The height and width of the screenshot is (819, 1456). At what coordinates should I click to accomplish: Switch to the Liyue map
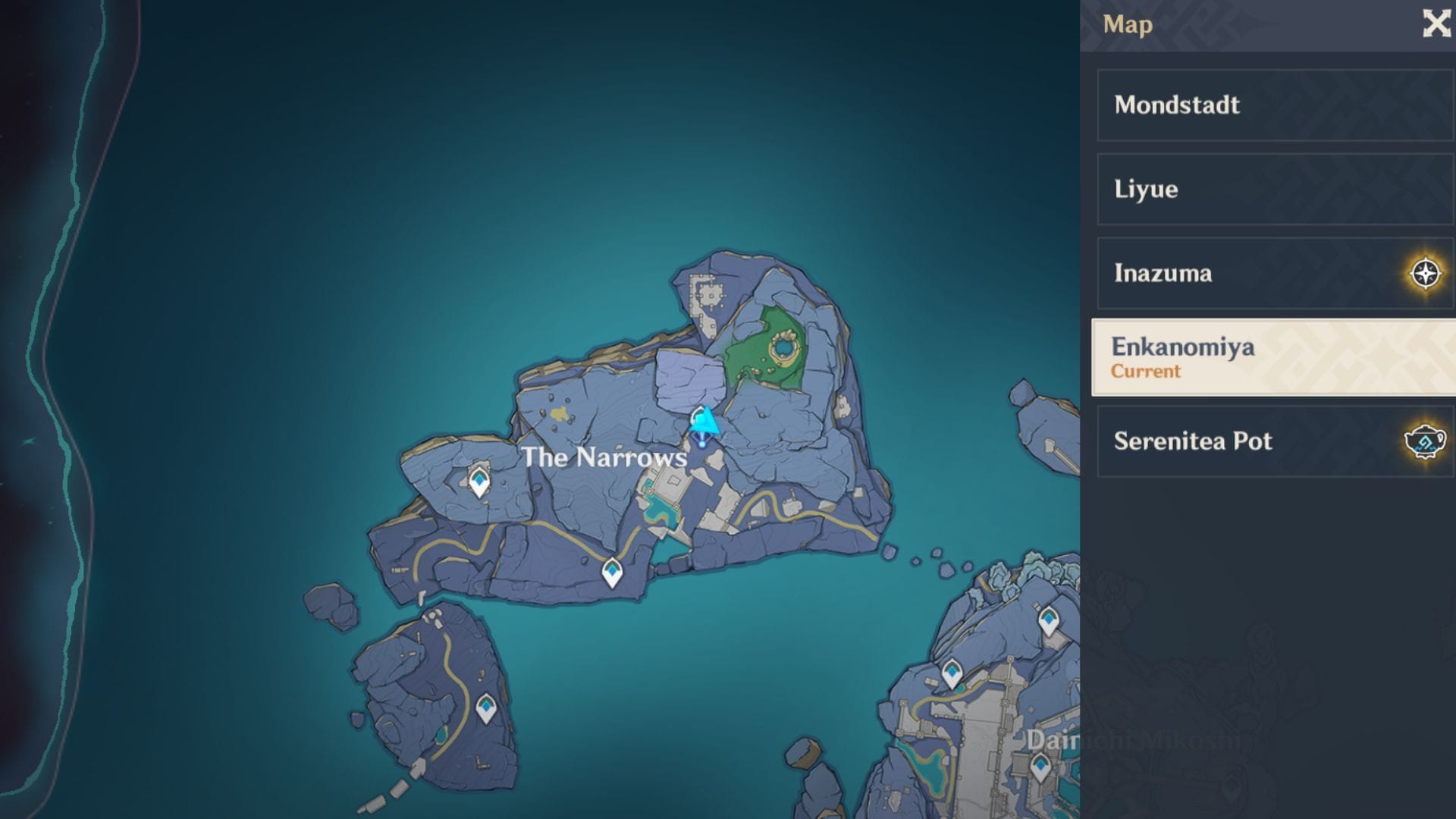click(x=1272, y=189)
